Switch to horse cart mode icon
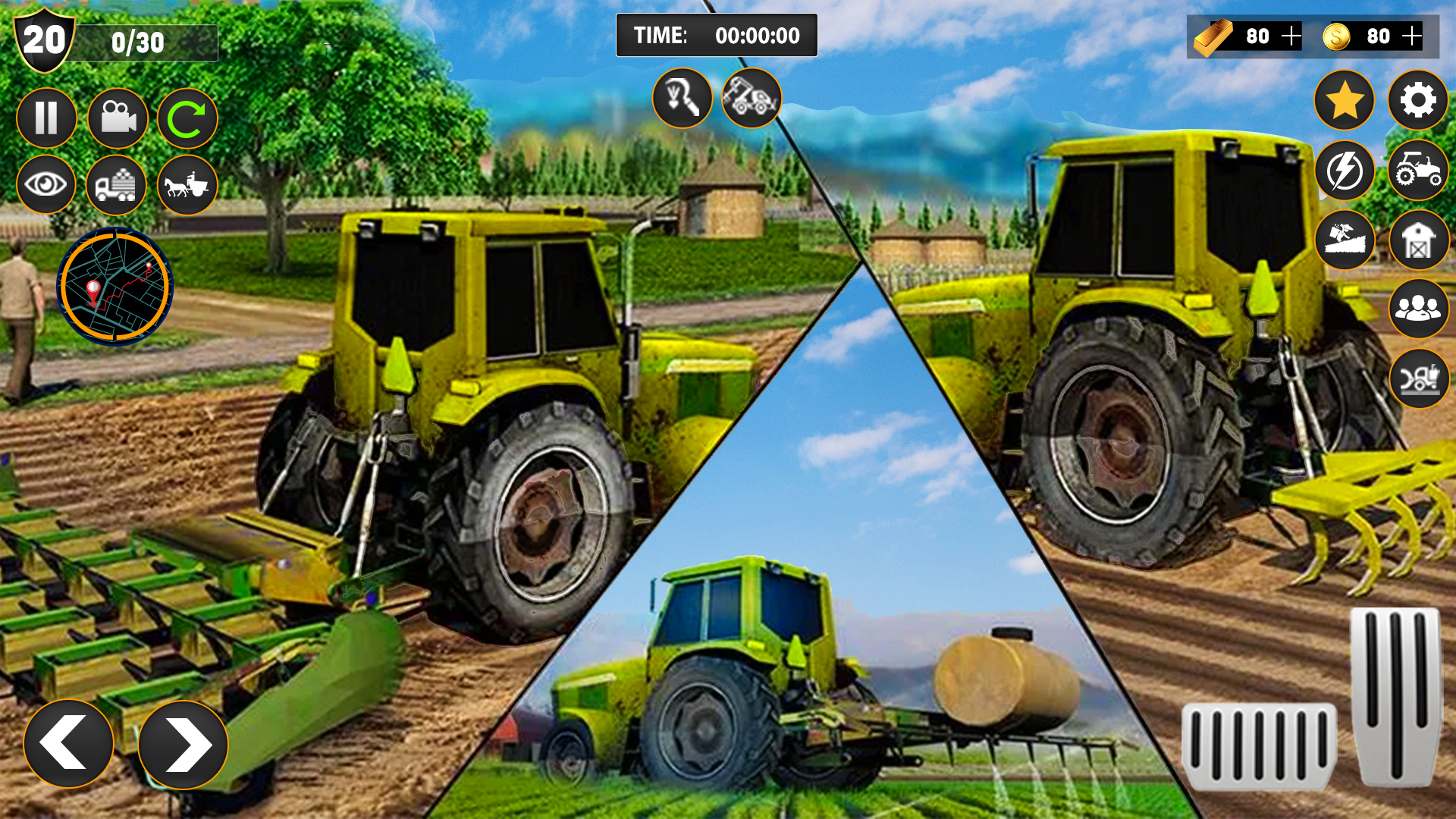 (187, 186)
